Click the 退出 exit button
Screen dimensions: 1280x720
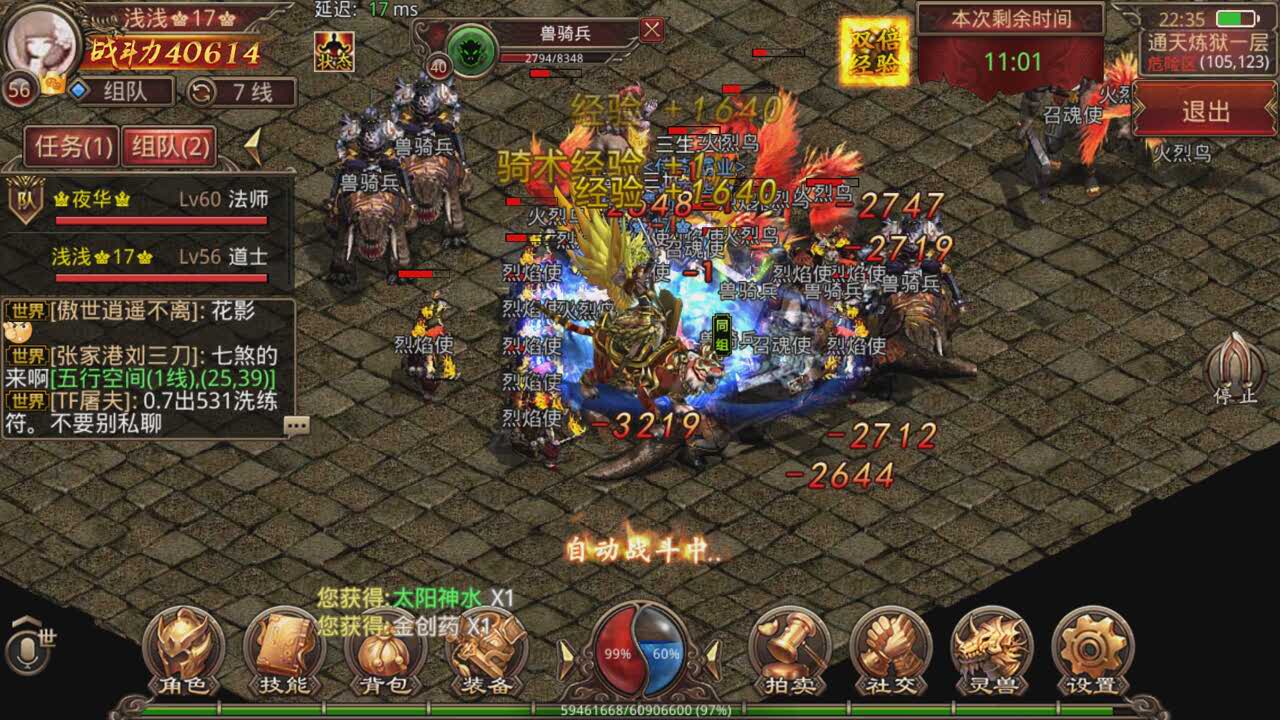[1205, 111]
